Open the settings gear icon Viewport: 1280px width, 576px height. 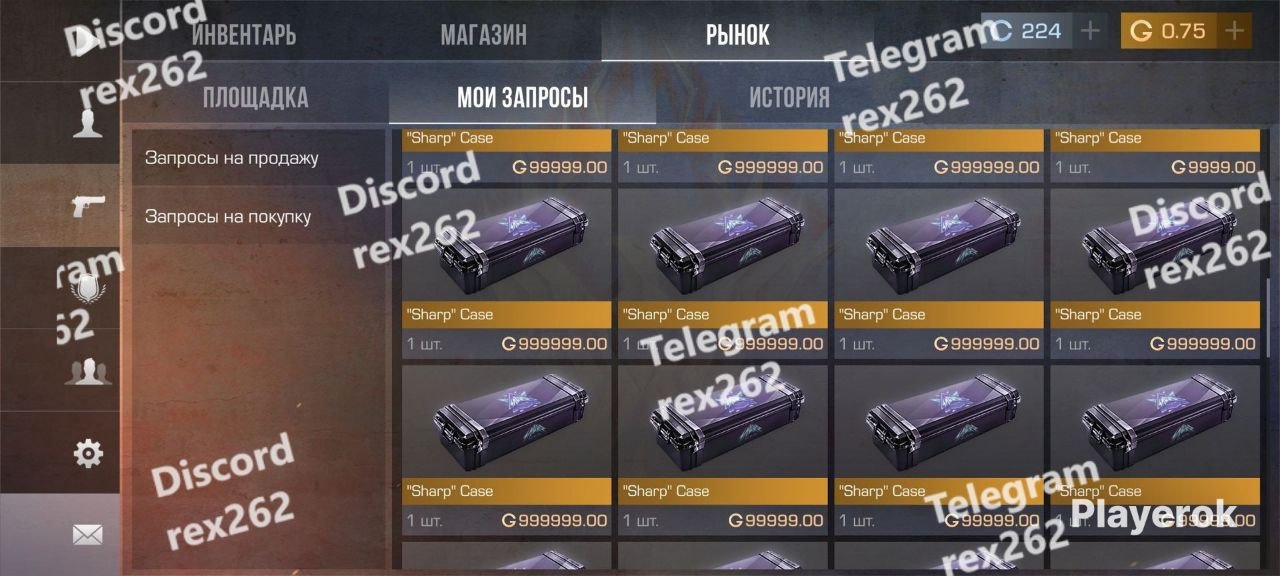point(88,454)
